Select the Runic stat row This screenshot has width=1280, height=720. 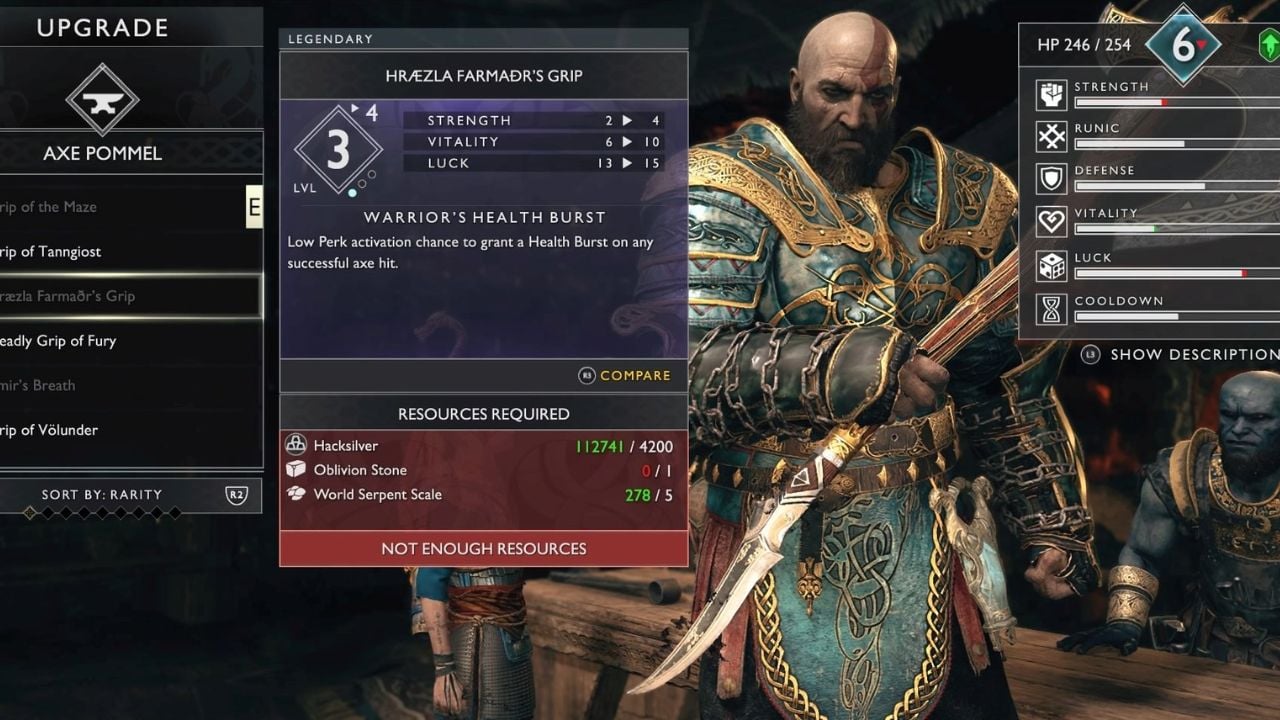coord(1150,136)
